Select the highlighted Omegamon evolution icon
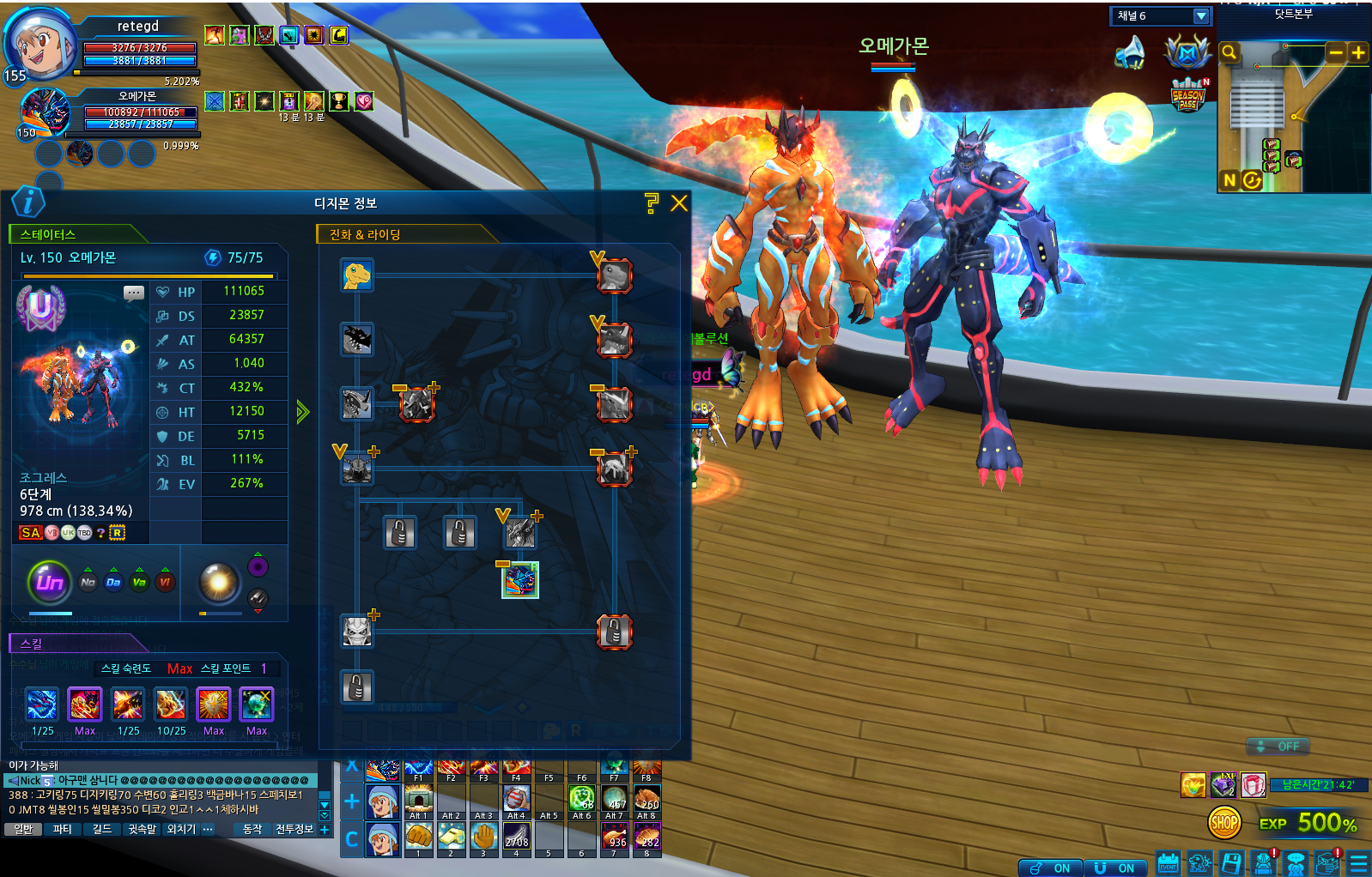 [x=519, y=580]
